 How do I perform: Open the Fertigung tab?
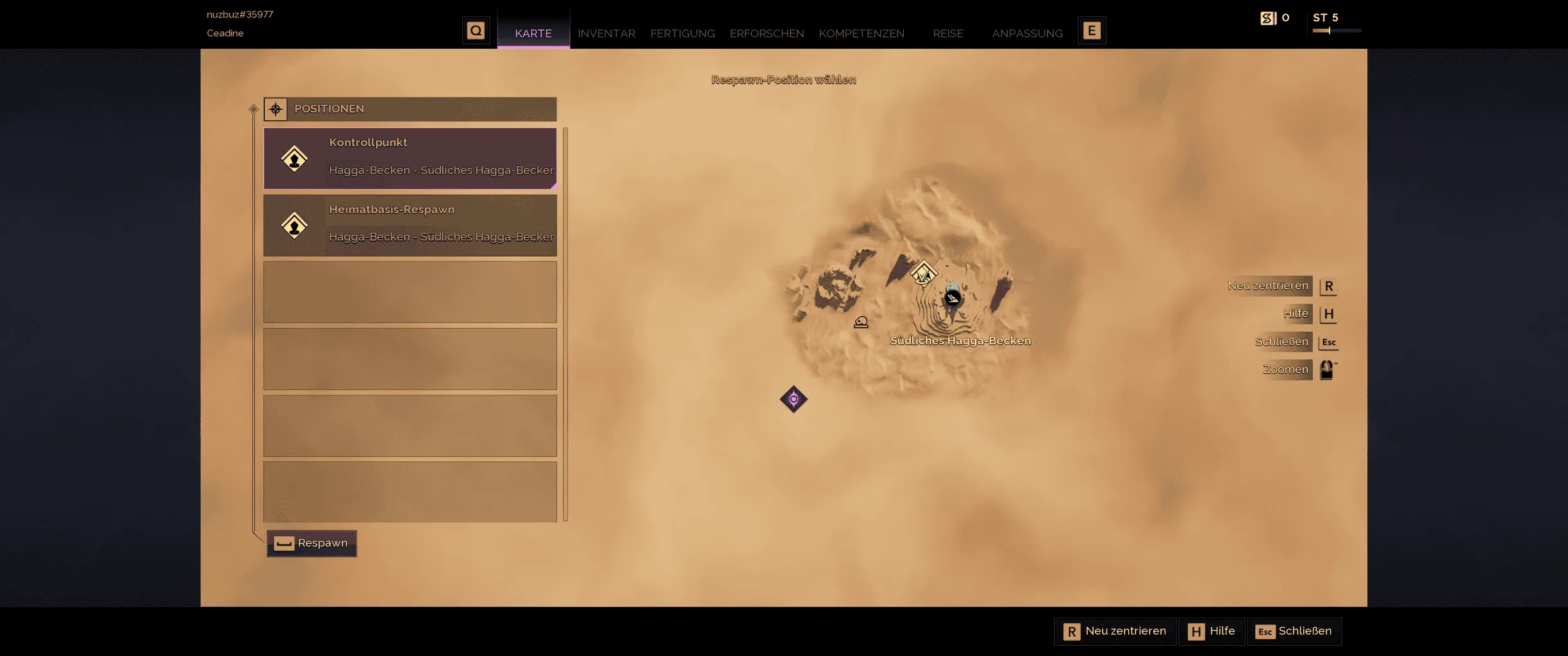pos(682,33)
